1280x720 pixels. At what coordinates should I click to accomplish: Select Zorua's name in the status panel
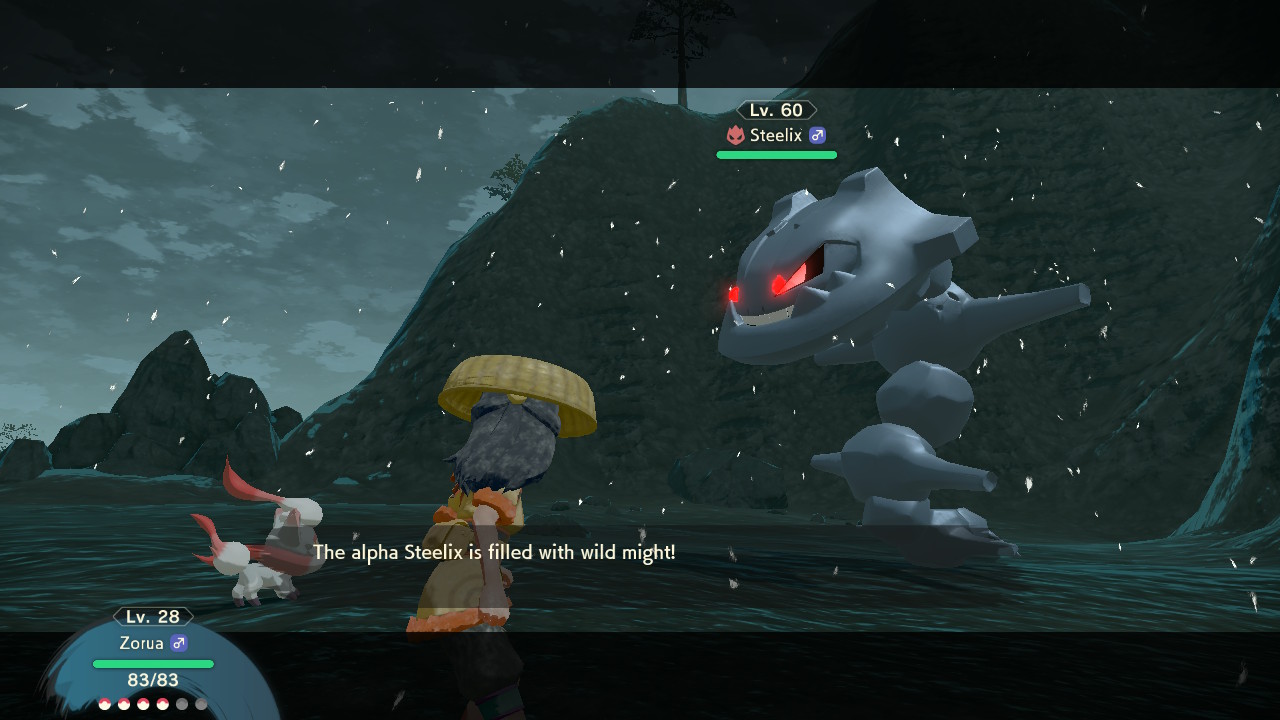[140, 643]
